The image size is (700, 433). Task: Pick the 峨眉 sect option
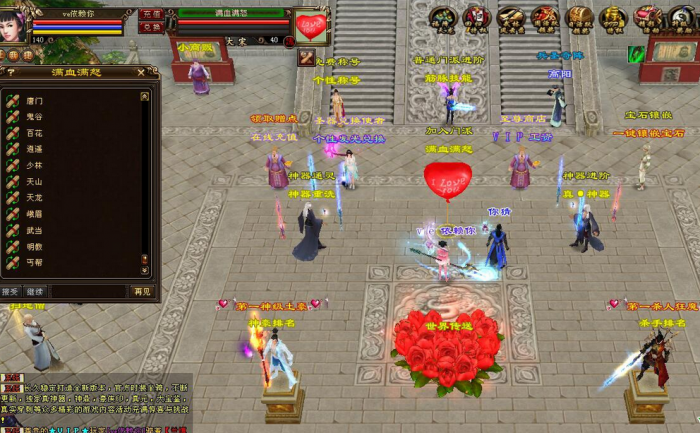click(35, 214)
